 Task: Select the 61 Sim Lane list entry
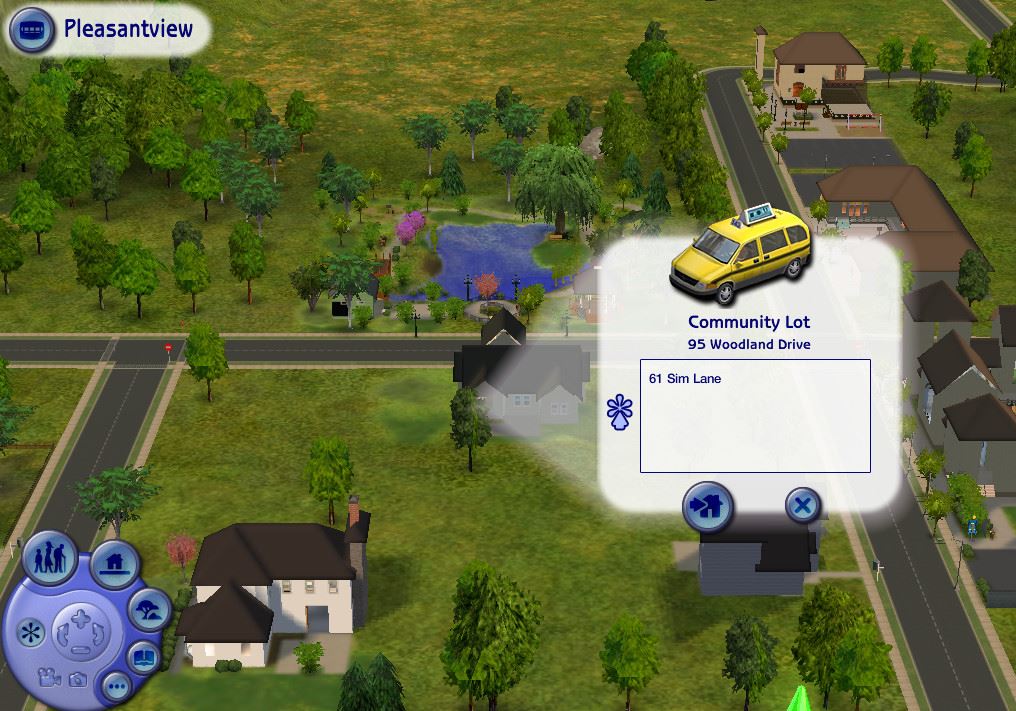pos(685,379)
